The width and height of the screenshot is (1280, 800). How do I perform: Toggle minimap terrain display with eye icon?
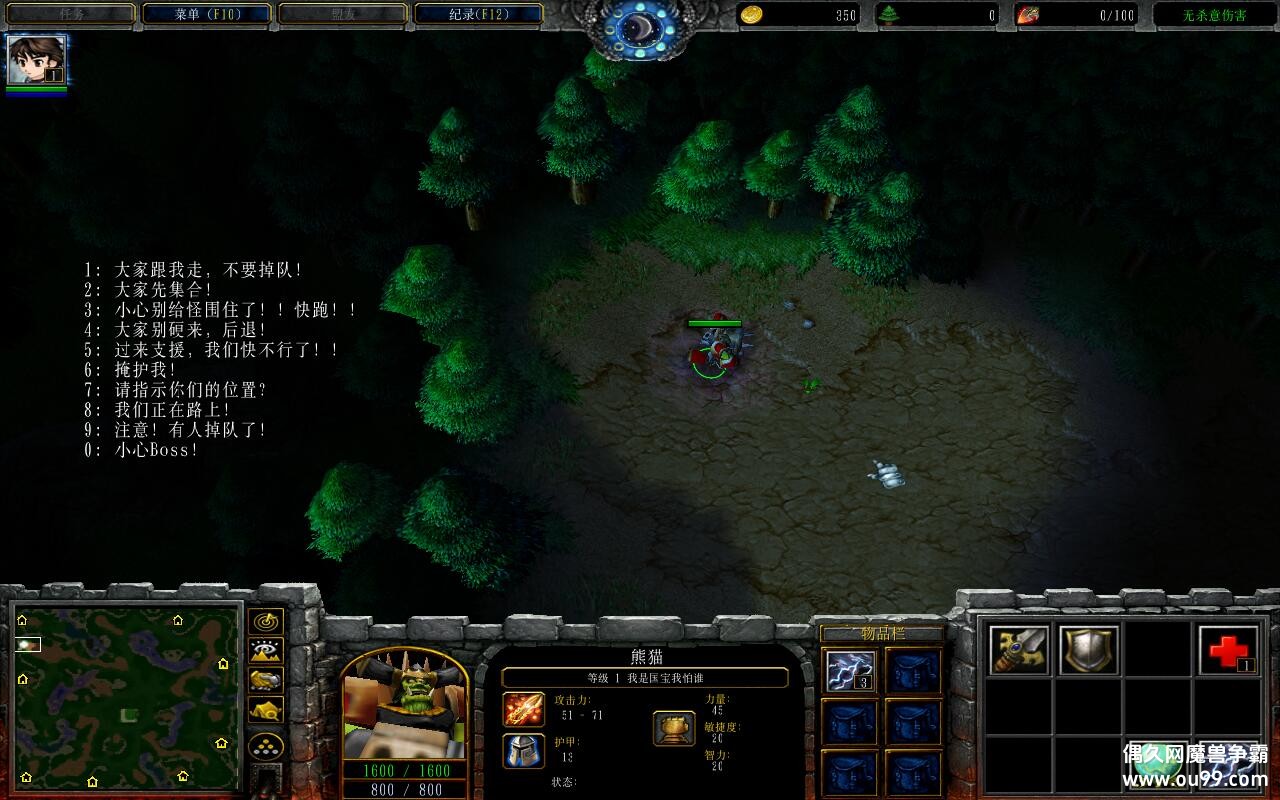tap(265, 651)
